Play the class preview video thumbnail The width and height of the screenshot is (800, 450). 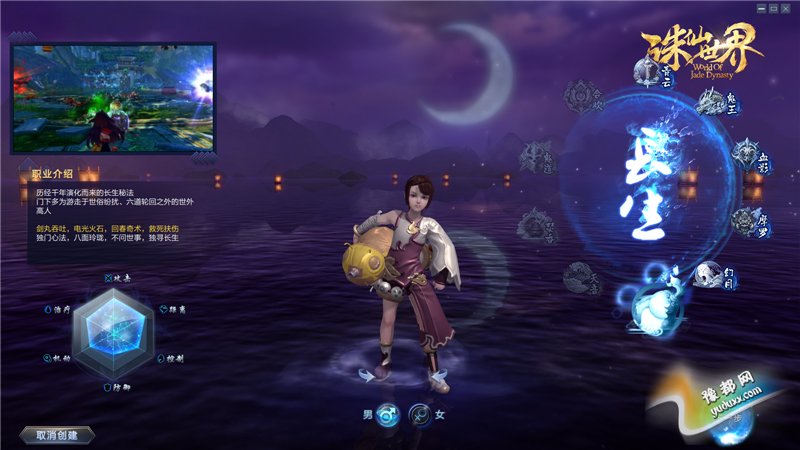pos(113,98)
